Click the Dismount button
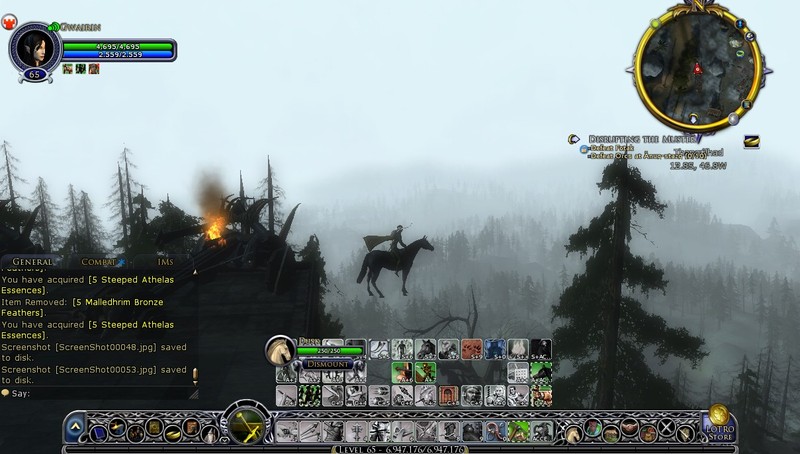This screenshot has height=454, width=800. tap(328, 365)
